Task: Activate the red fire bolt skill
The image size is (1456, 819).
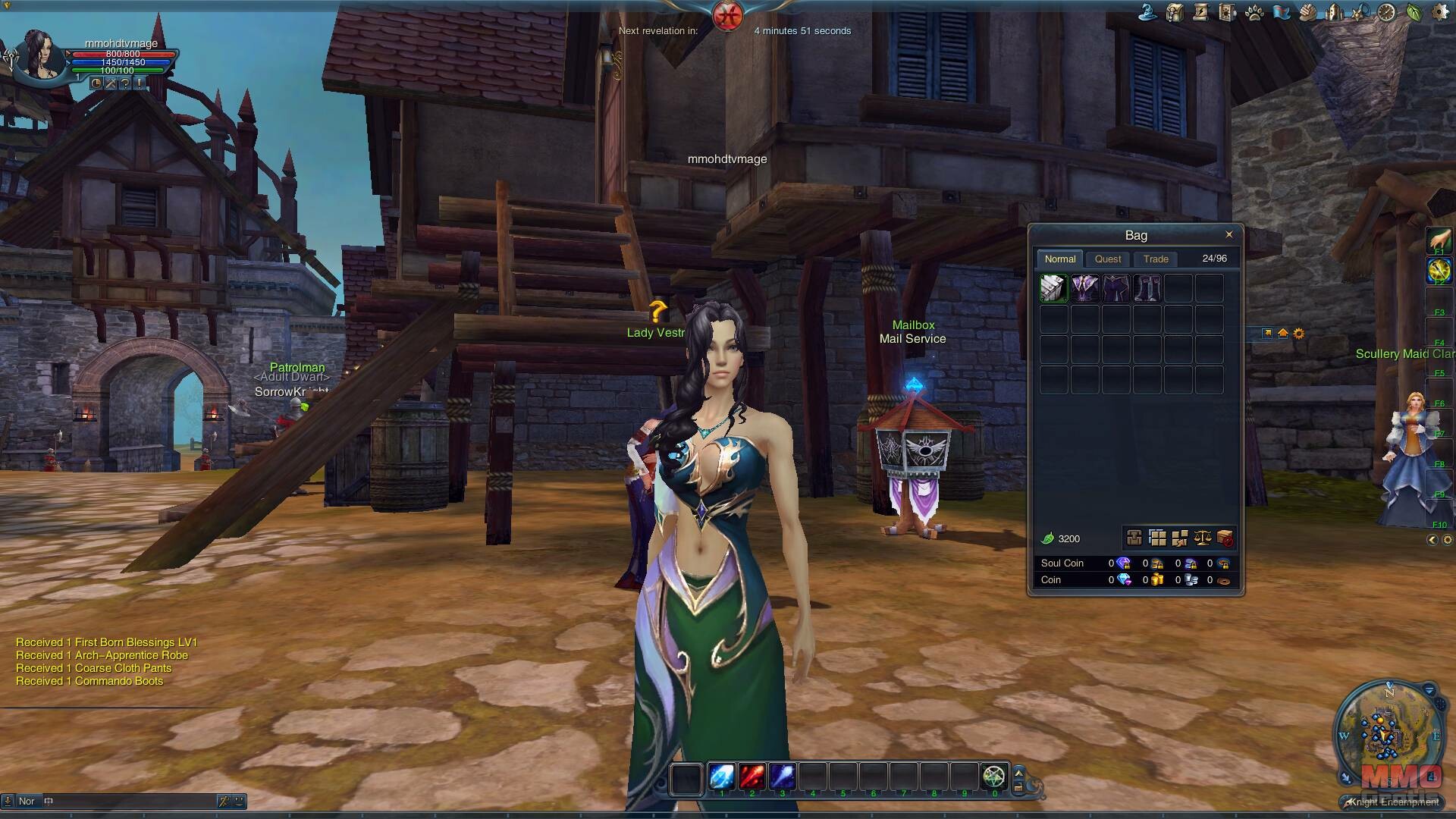Action: point(752,777)
